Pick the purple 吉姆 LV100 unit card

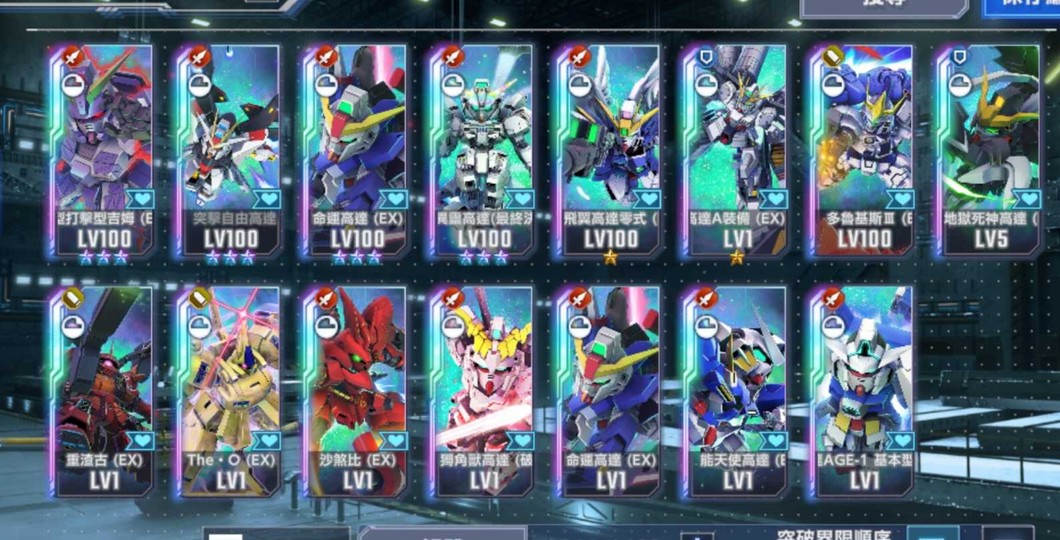click(x=101, y=150)
